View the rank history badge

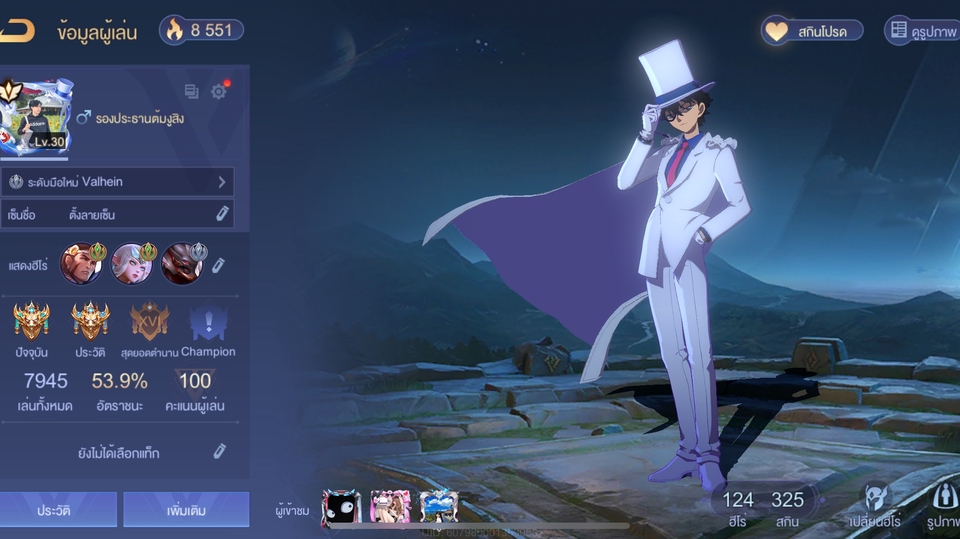point(90,323)
